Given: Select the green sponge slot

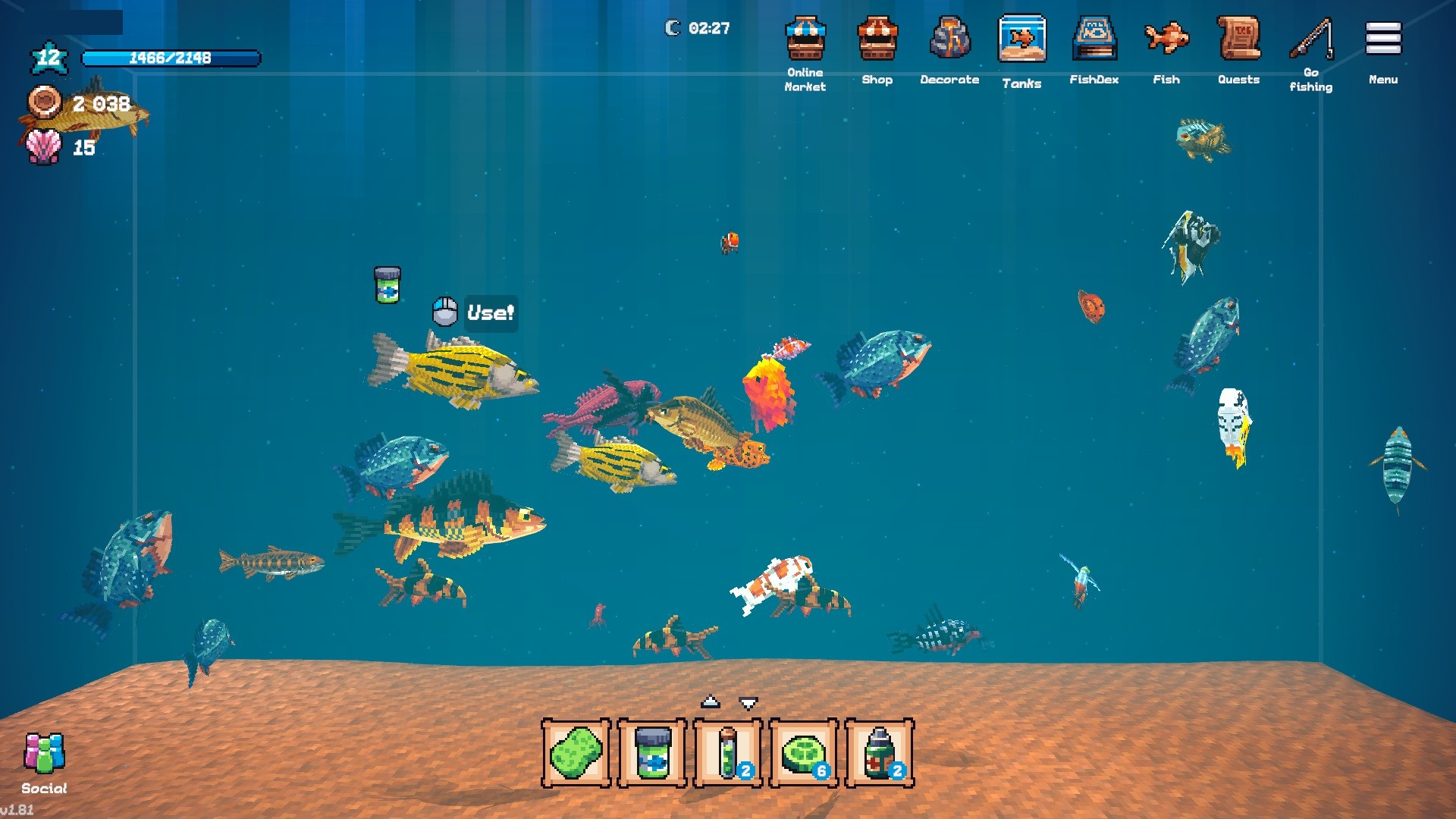Looking at the screenshot, I should pyautogui.click(x=576, y=753).
